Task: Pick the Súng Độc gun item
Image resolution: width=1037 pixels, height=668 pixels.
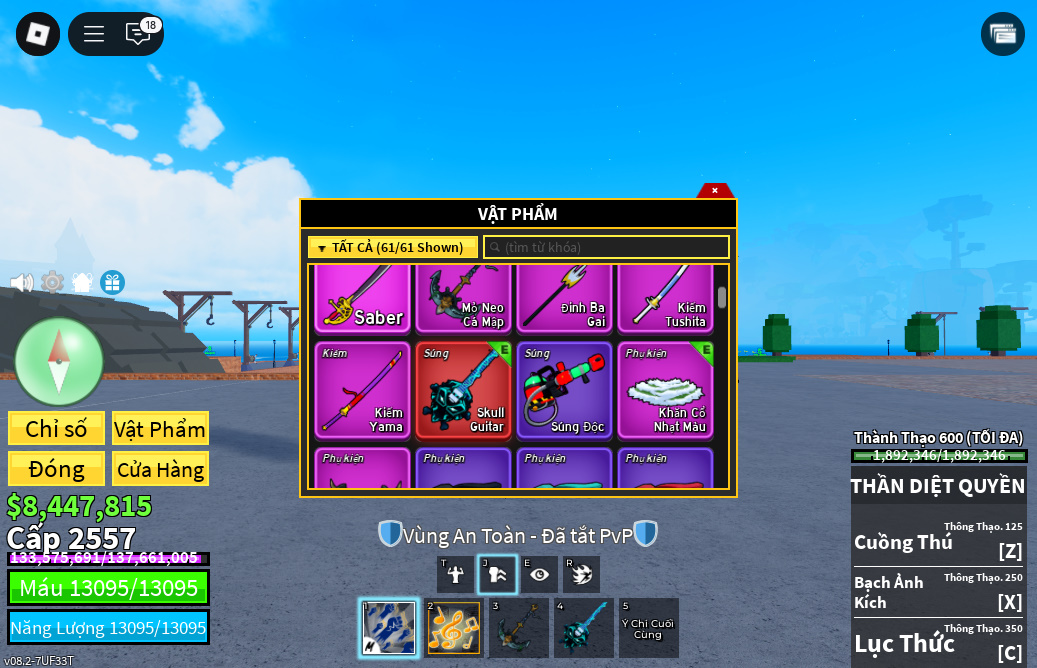Action: point(564,391)
